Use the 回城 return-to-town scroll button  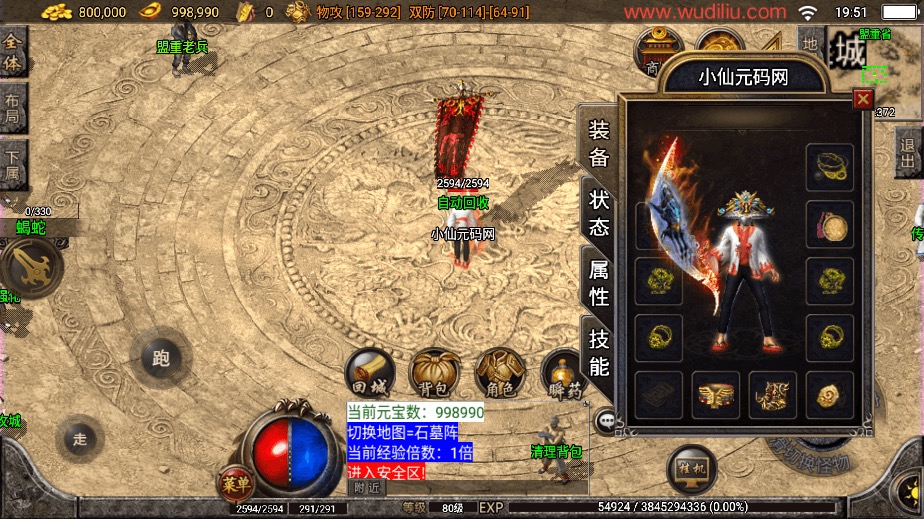(367, 372)
